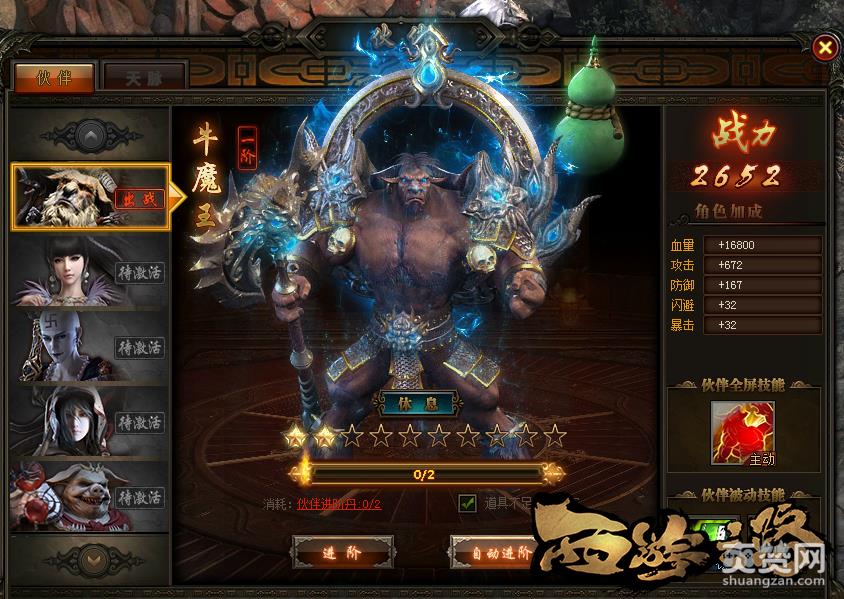
Task: Select the red active full-screen skill icon
Action: pyautogui.click(x=742, y=432)
